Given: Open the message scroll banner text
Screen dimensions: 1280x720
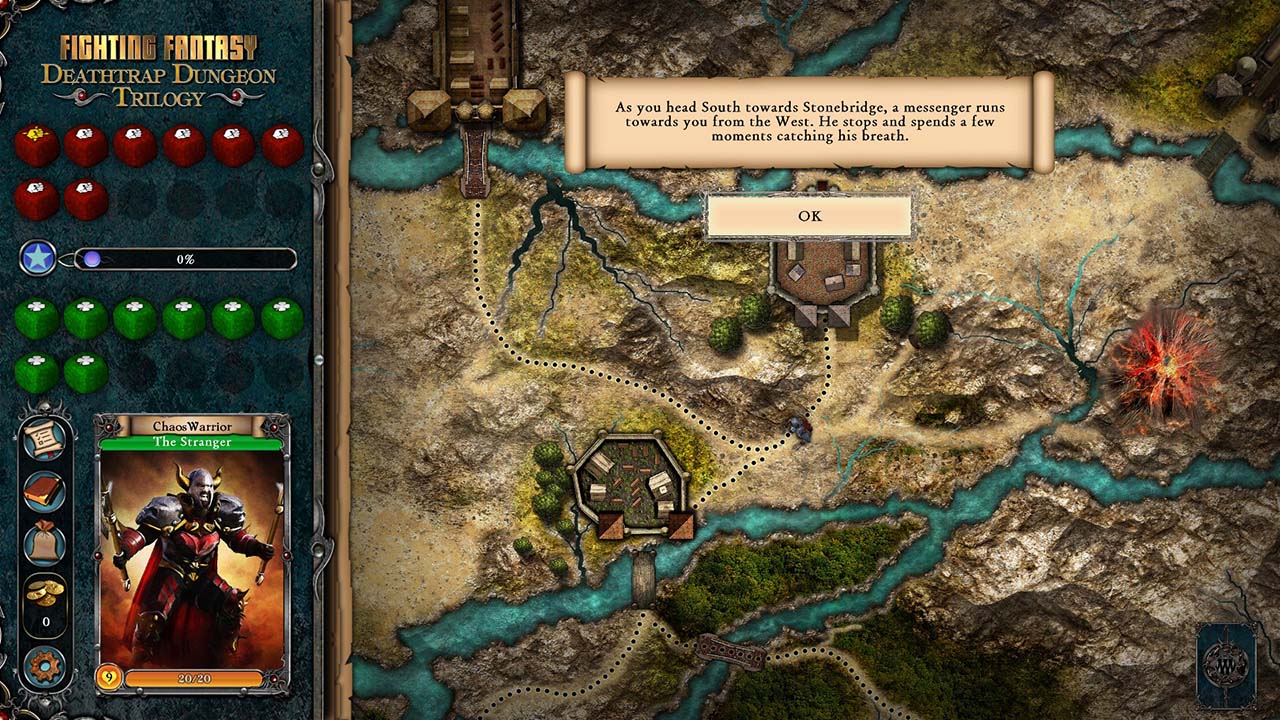Looking at the screenshot, I should coord(809,124).
